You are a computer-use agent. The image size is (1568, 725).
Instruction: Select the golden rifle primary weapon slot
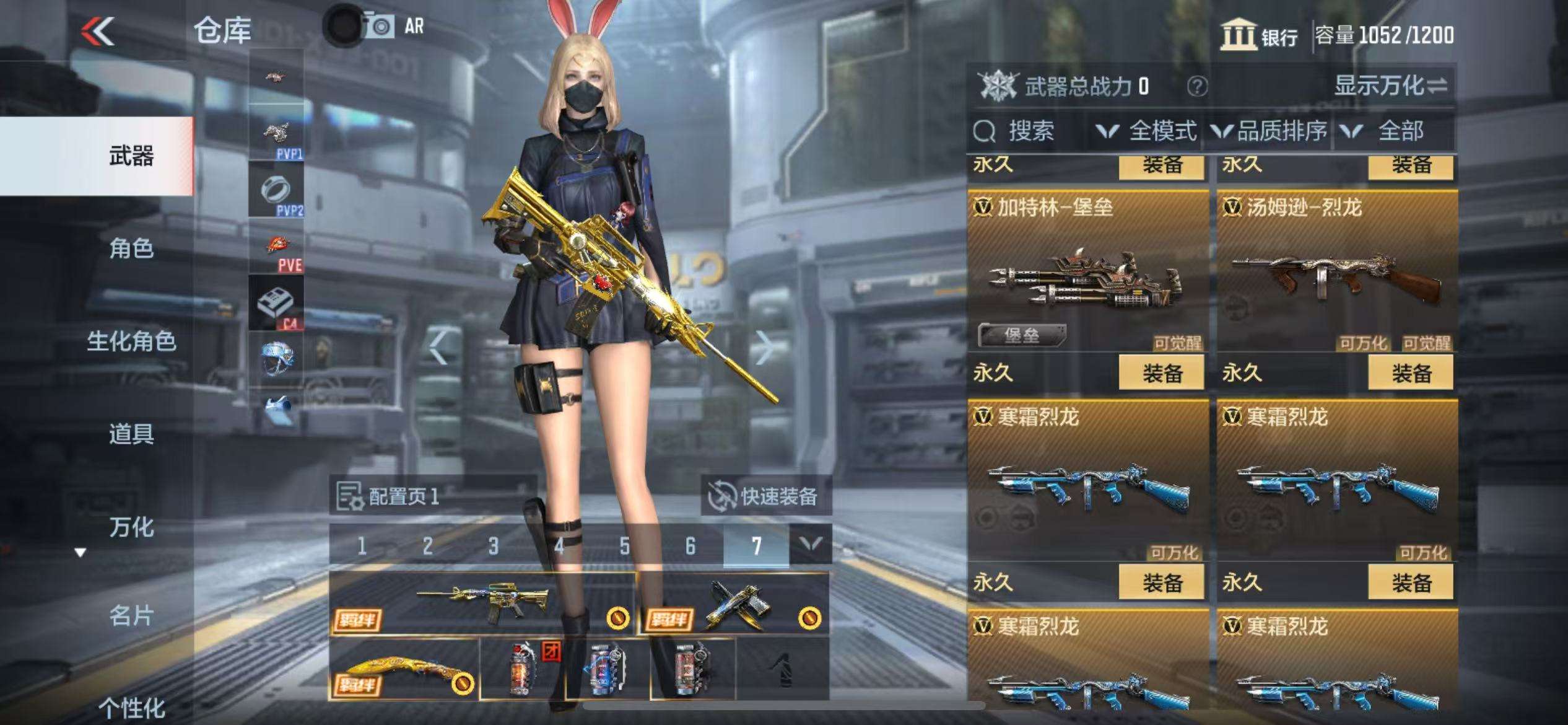482,604
